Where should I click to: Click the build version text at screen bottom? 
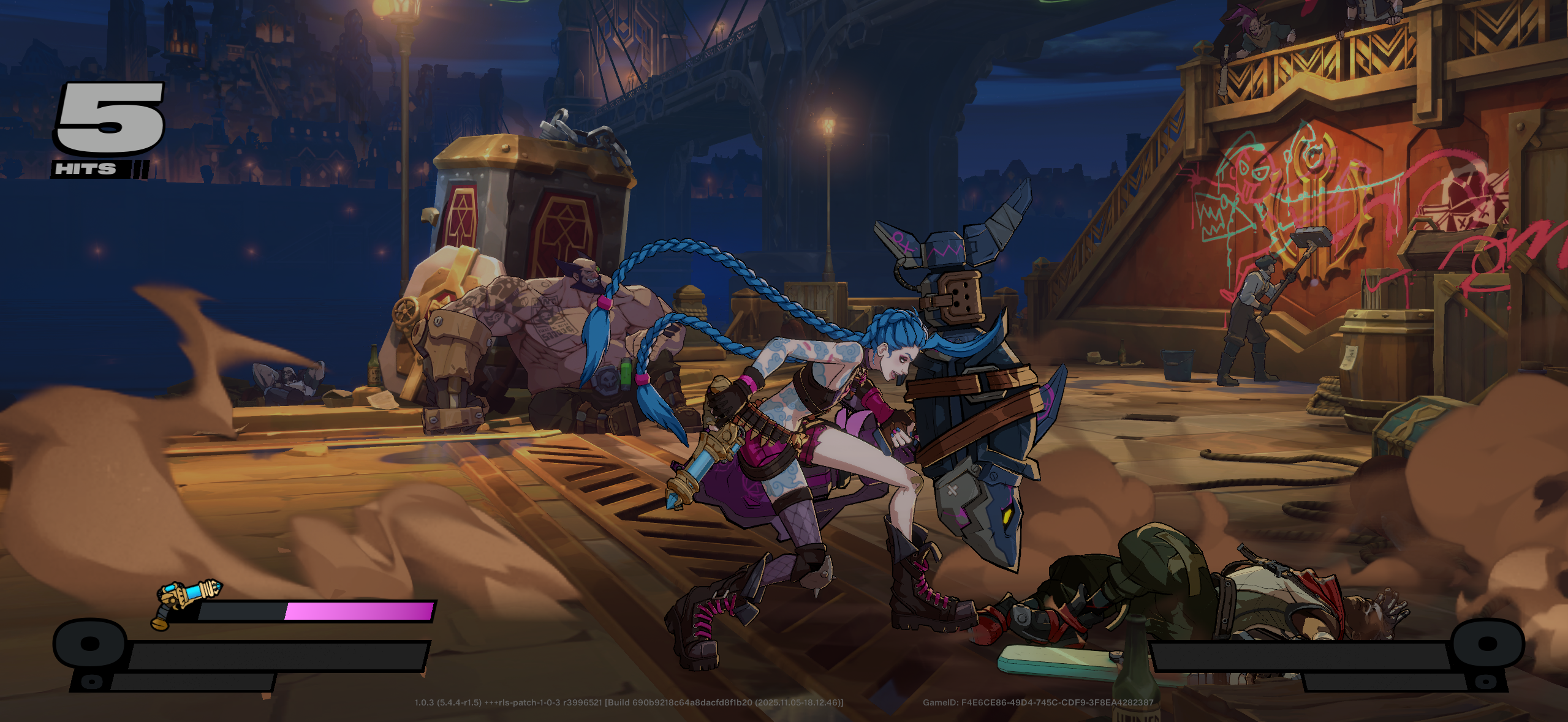tap(628, 704)
